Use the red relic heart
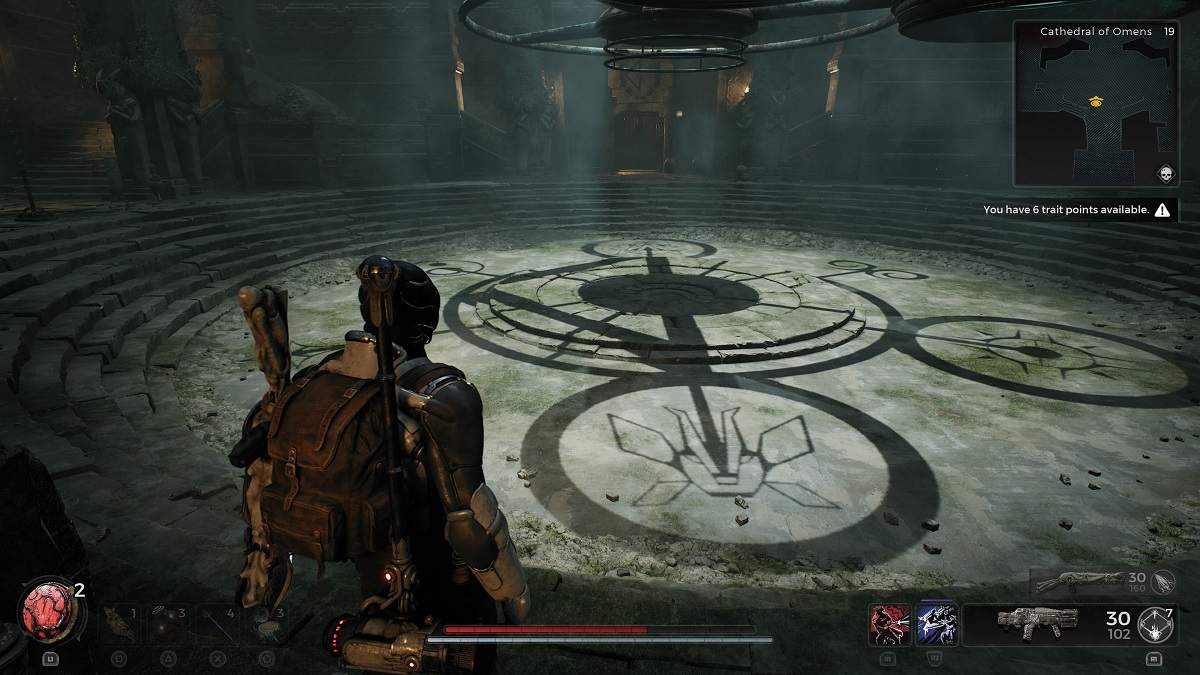Viewport: 1200px width, 675px height. [x=46, y=613]
